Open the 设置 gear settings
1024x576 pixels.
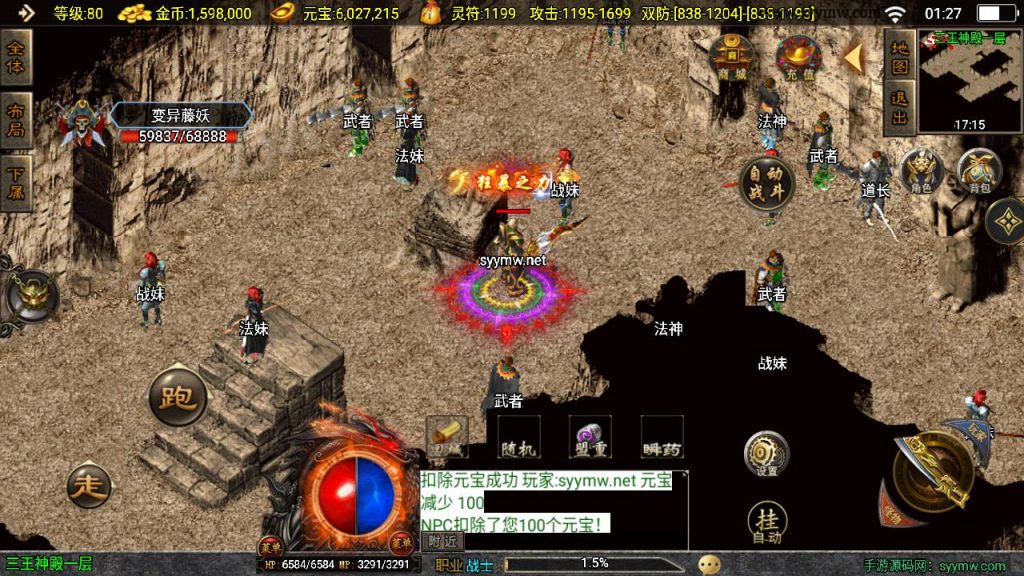pos(766,455)
